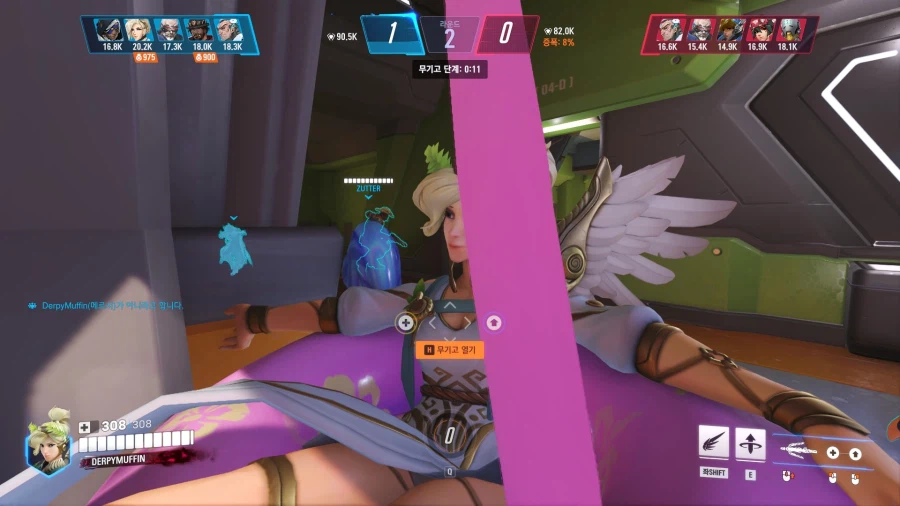Select the red team hero showing 14.9K
Screen dimensions: 900x506
pos(727,30)
